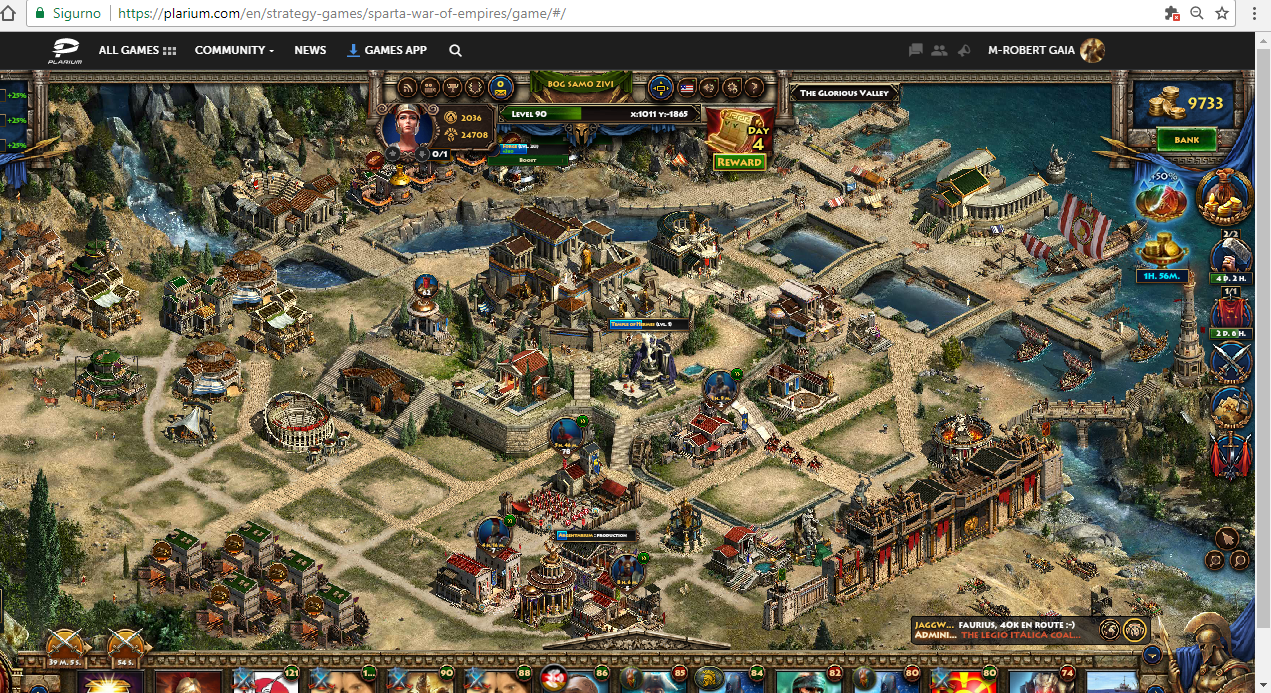1271x693 pixels.
Task: Open the Bank
Action: [1186, 140]
